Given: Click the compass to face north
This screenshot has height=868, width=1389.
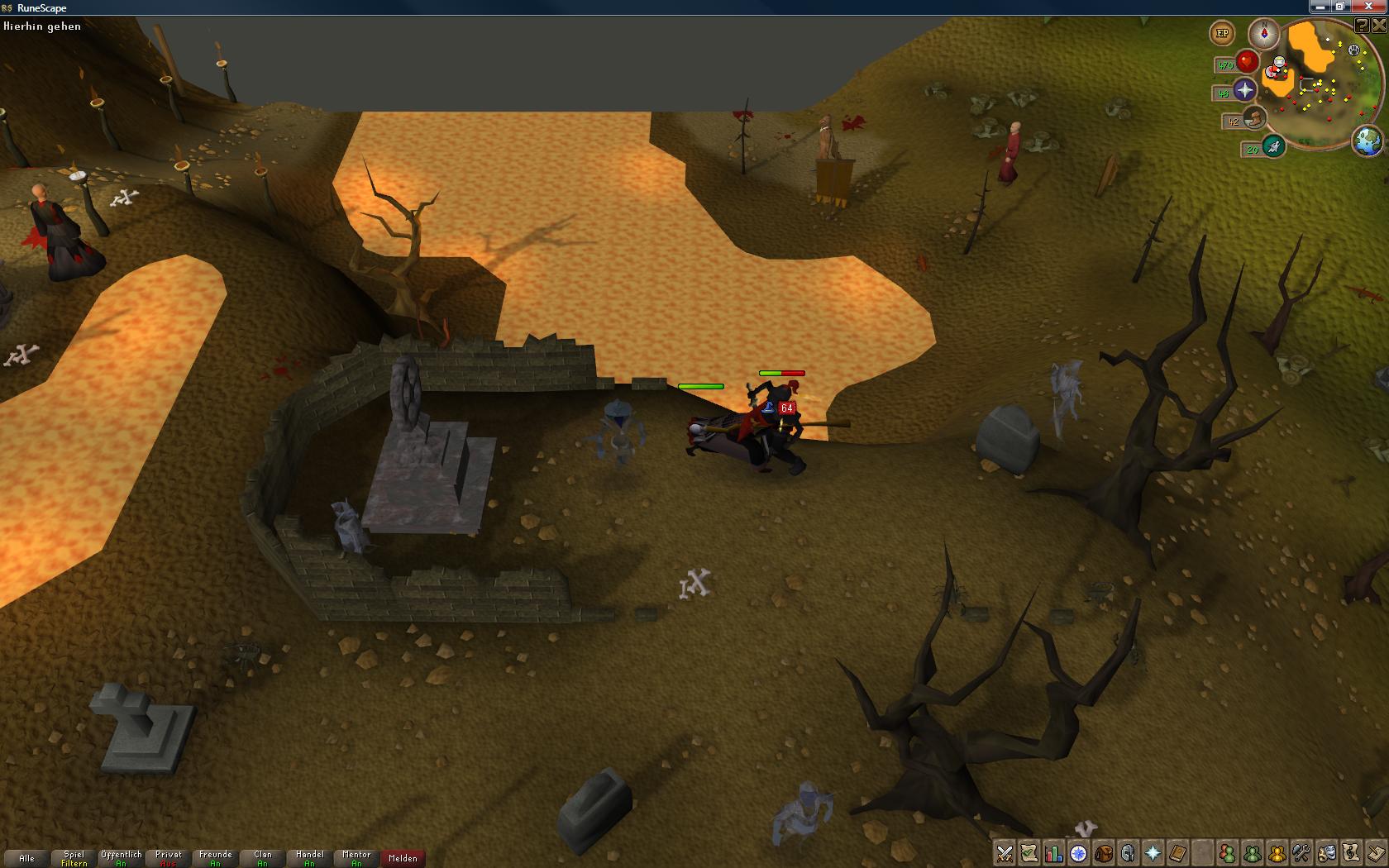Looking at the screenshot, I should tap(1263, 34).
